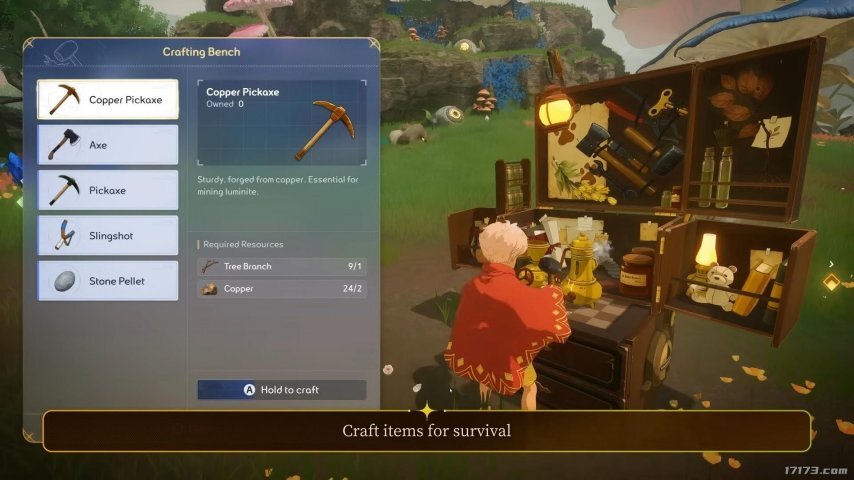Click the Hold to craft button
The width and height of the screenshot is (854, 480).
(x=282, y=390)
